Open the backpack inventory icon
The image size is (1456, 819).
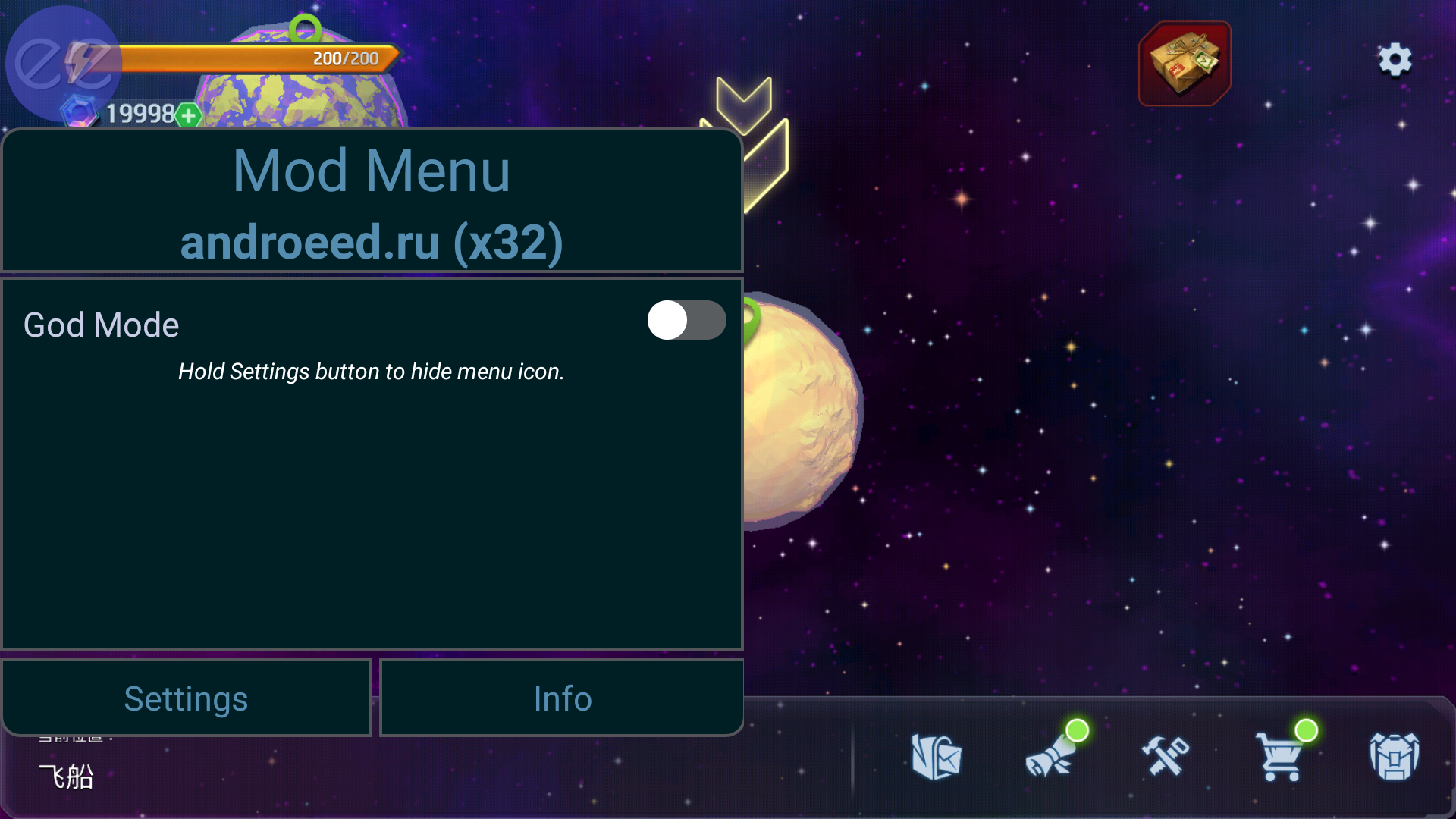coord(1394,757)
